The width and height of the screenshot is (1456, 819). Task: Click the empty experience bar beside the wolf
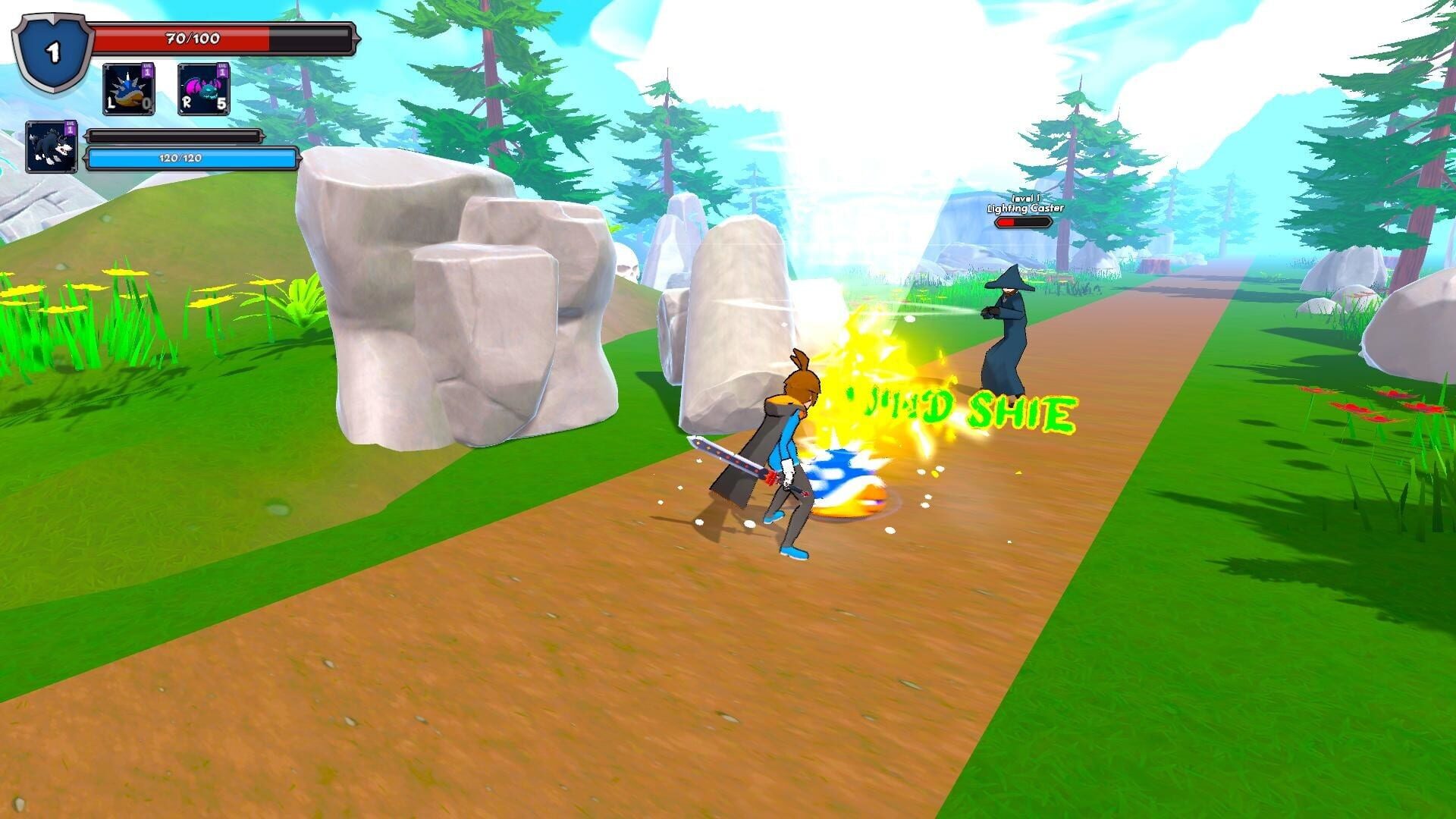point(176,135)
